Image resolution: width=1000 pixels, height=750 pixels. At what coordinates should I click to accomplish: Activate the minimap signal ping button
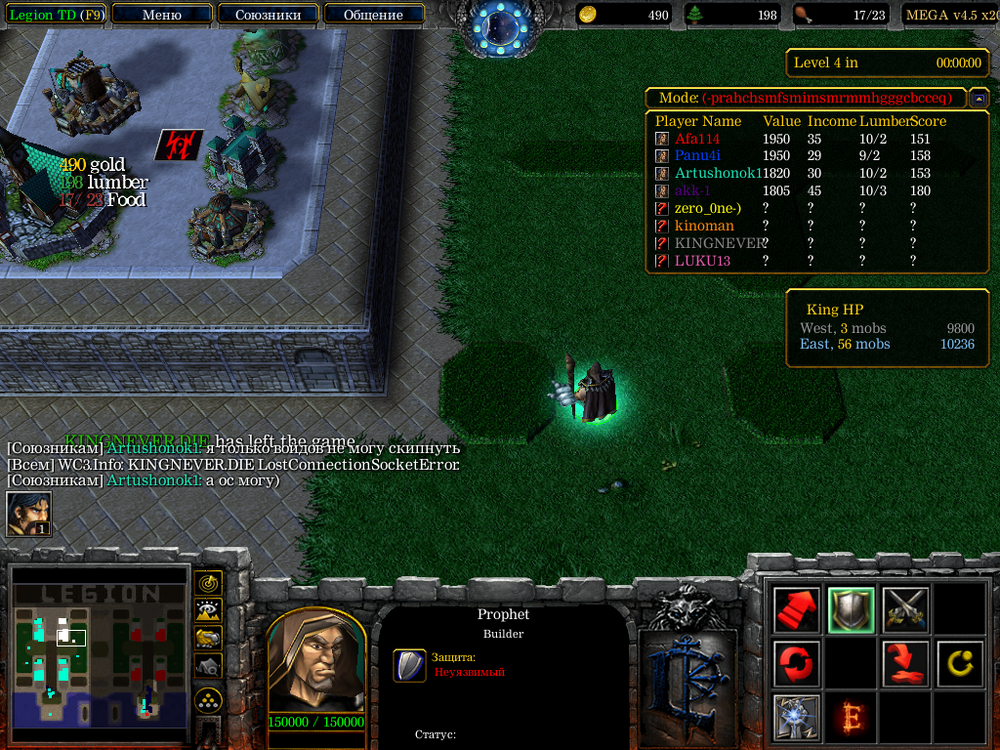point(208,583)
